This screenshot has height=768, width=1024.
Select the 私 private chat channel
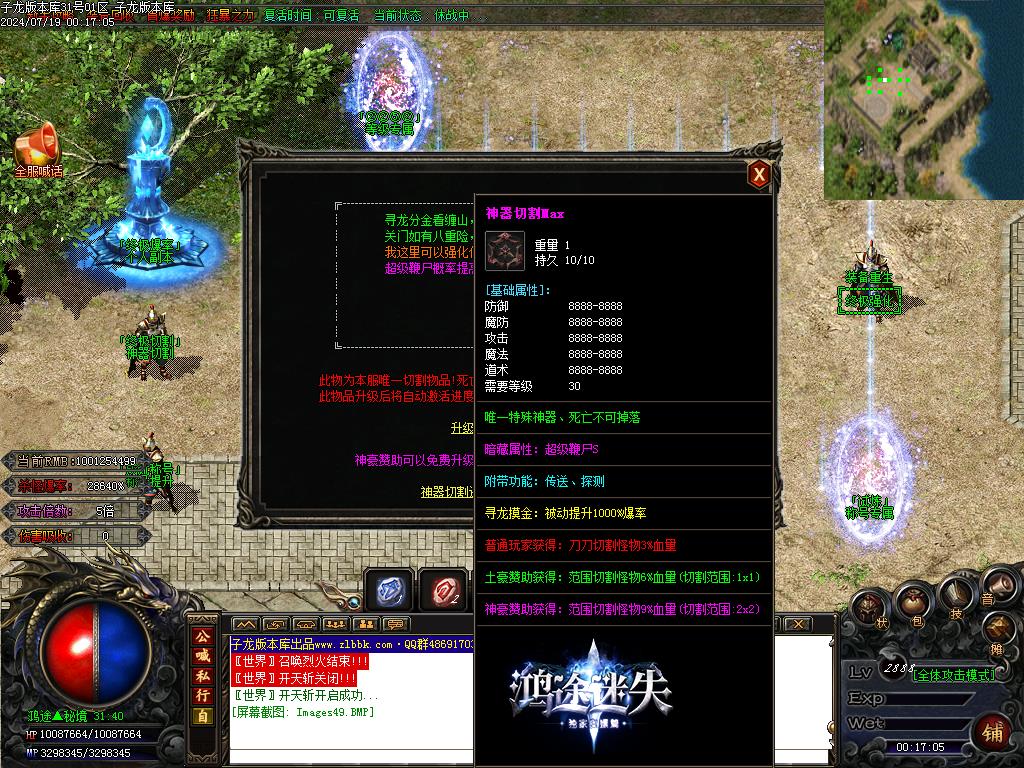click(x=203, y=676)
